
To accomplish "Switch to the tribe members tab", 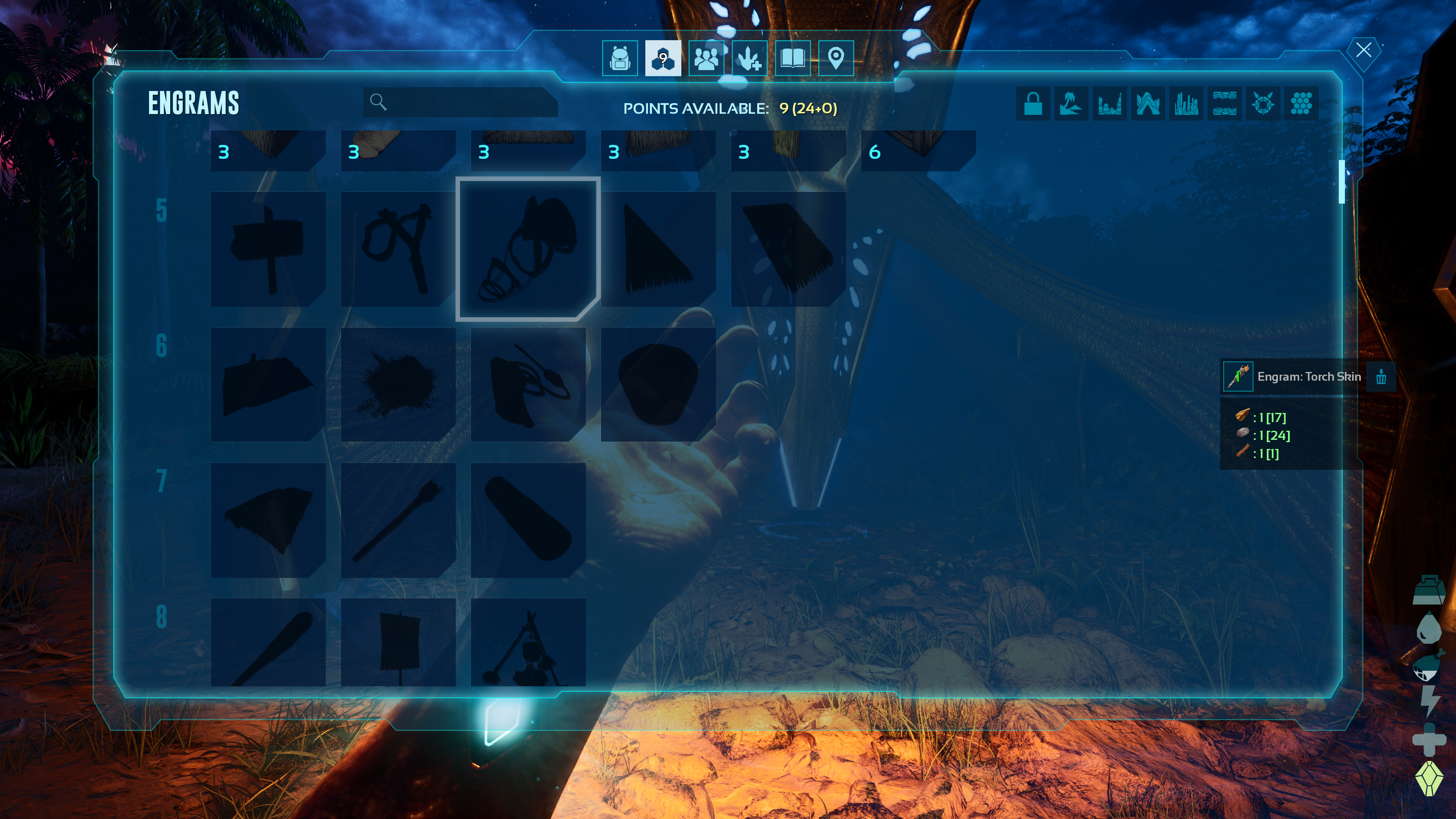I will click(x=706, y=58).
